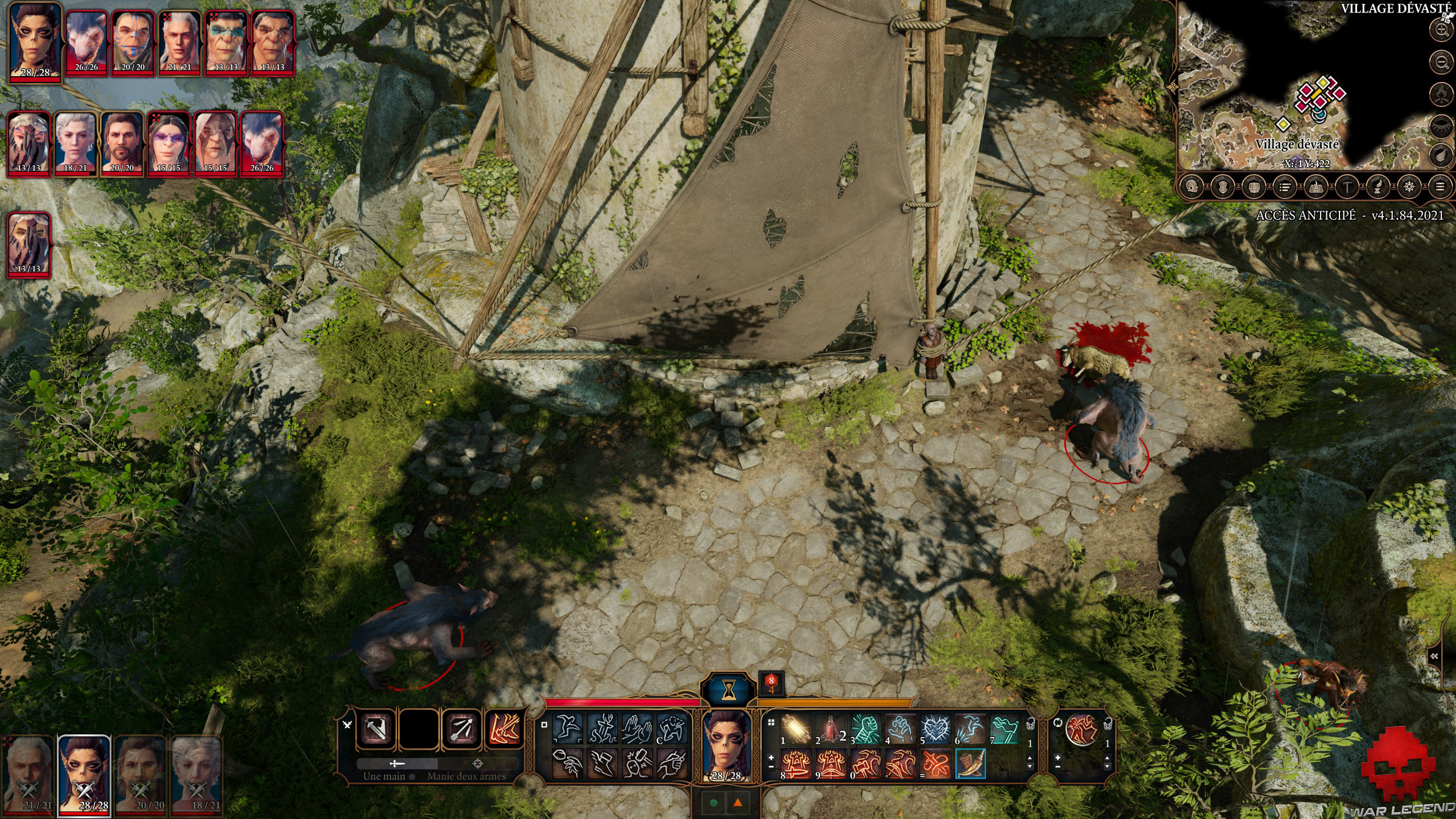
Task: Zoom out on the minimap
Action: click(1441, 62)
